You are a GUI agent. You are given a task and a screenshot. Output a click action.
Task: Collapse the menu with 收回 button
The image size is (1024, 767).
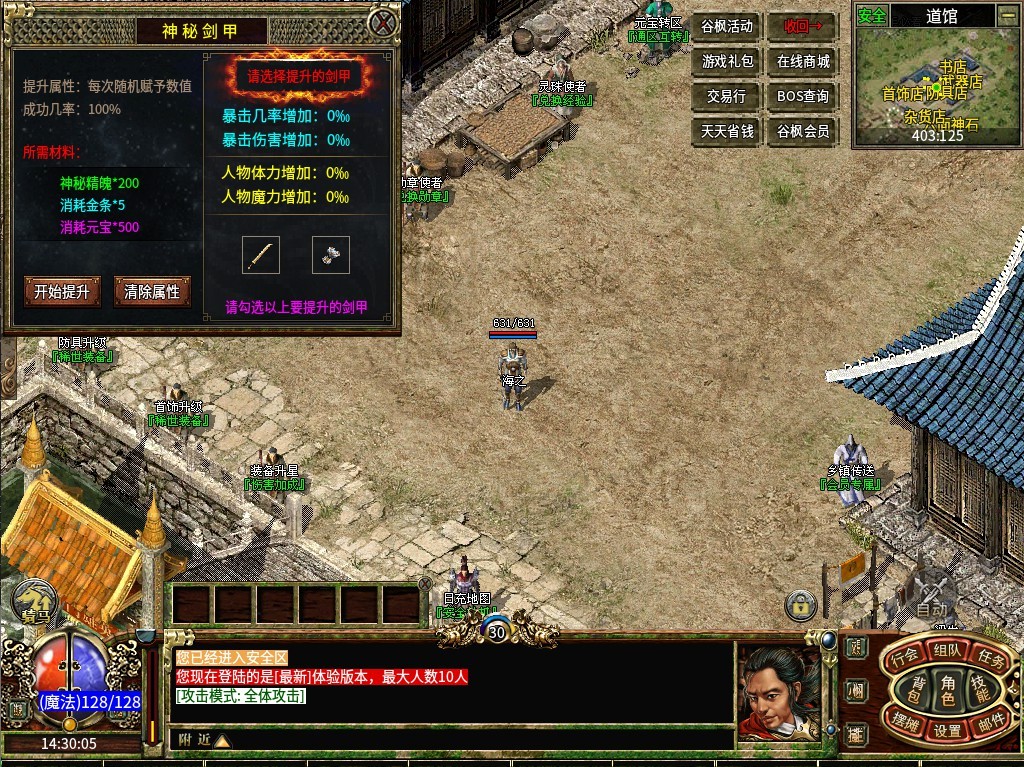(802, 27)
